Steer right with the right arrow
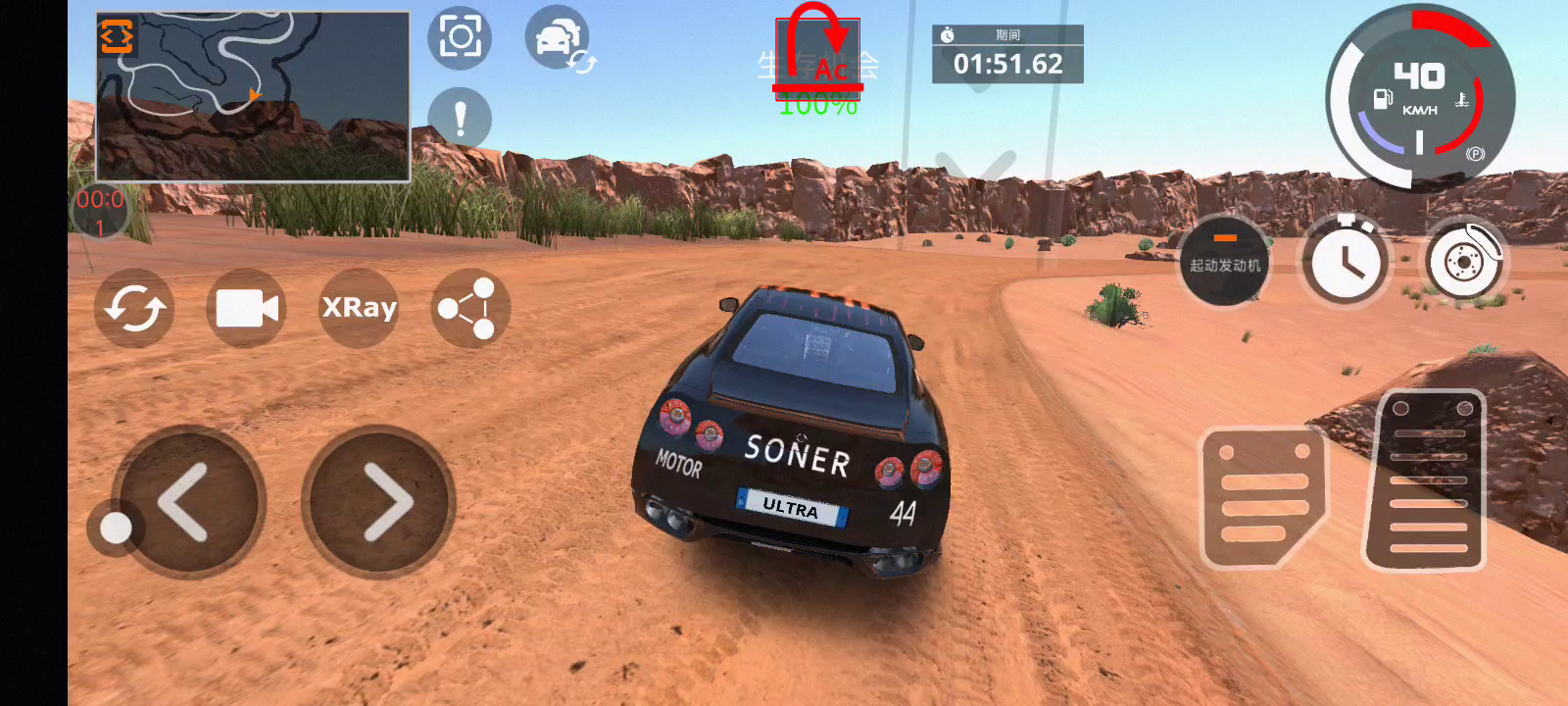 (x=379, y=502)
